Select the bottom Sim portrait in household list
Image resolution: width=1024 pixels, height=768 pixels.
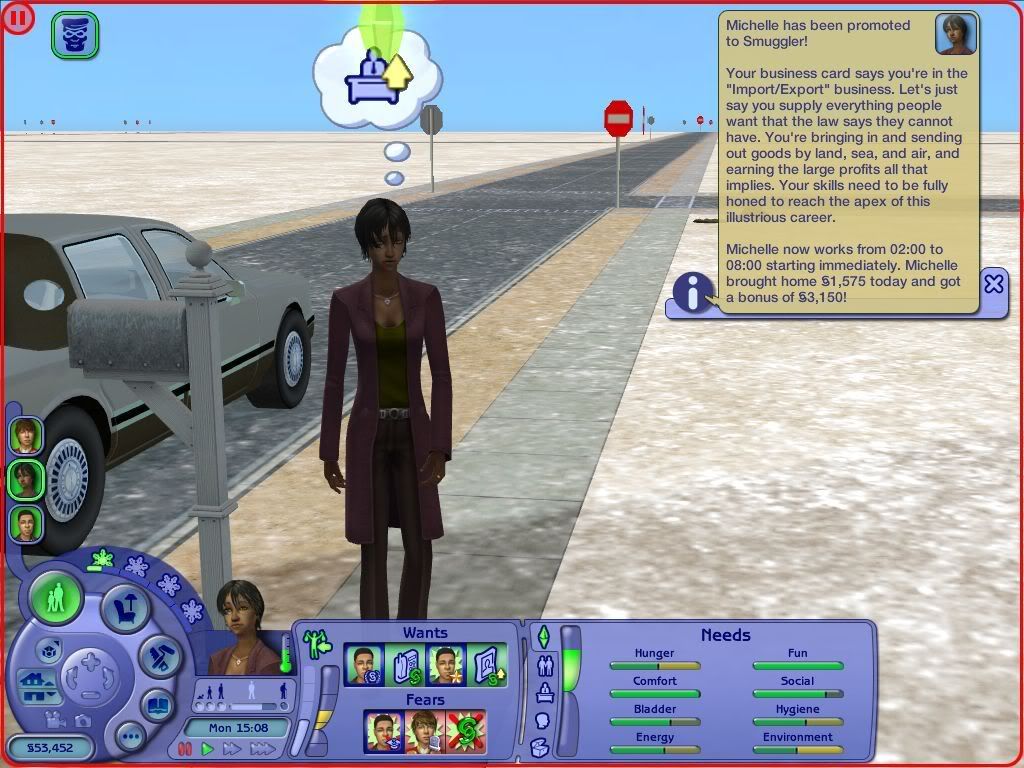coord(25,523)
